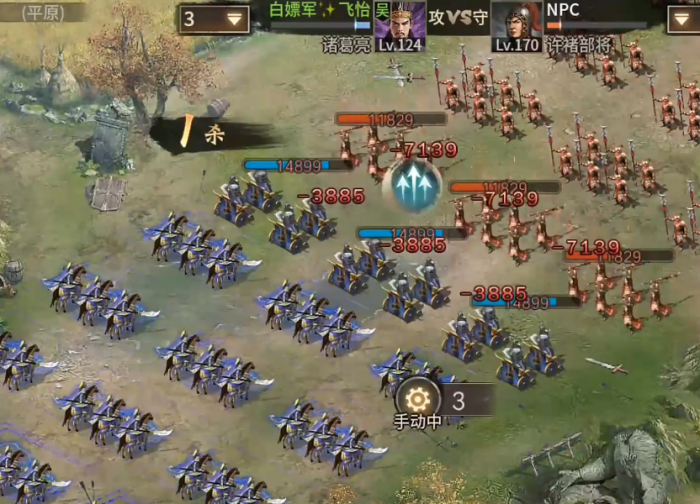Screen dimensions: 700x504
Task: Expand the dropdown arrow beside the NPC panel
Action: (683, 19)
